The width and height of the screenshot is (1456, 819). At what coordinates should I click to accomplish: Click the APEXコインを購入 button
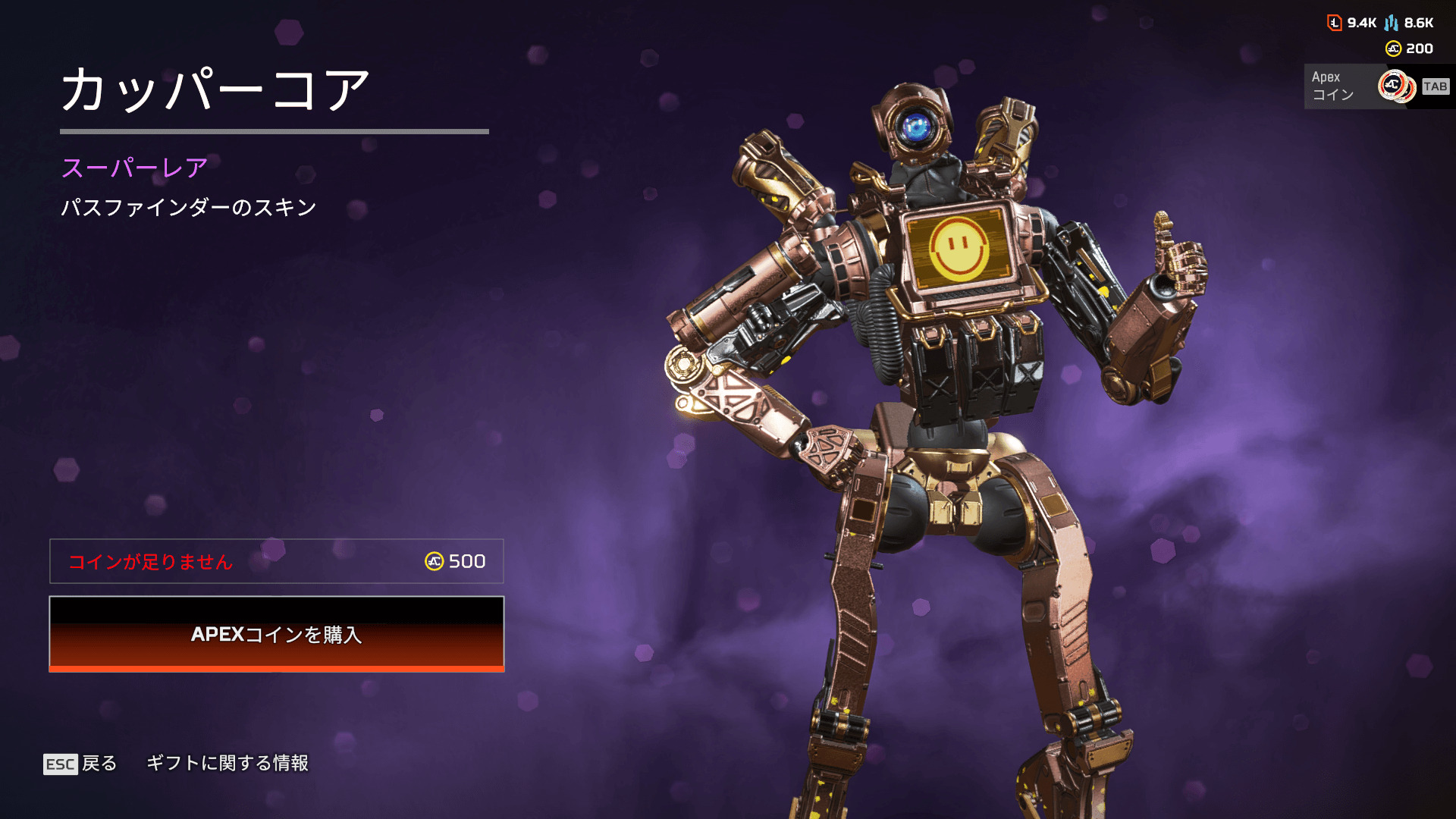click(x=277, y=634)
